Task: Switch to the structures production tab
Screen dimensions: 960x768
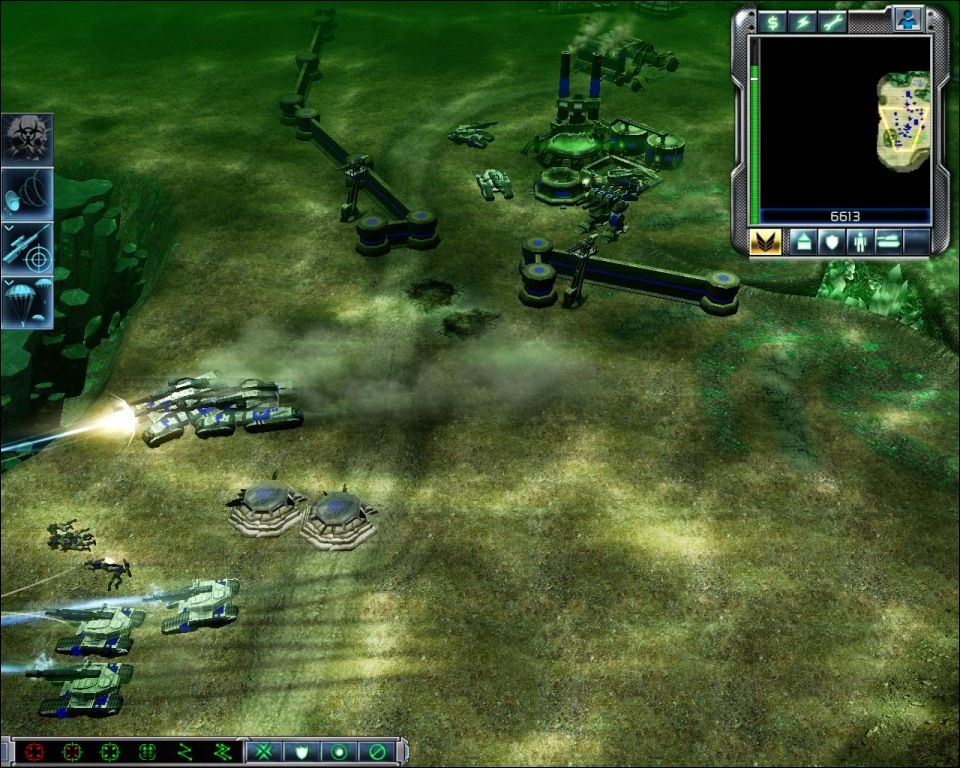Action: (803, 242)
